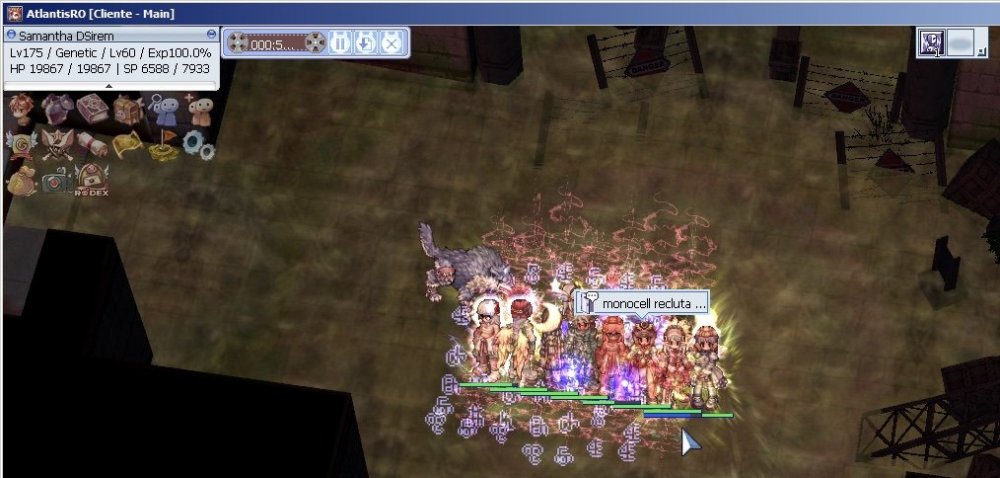
Task: Open the treasure chest inventory icon
Action: tap(128, 108)
